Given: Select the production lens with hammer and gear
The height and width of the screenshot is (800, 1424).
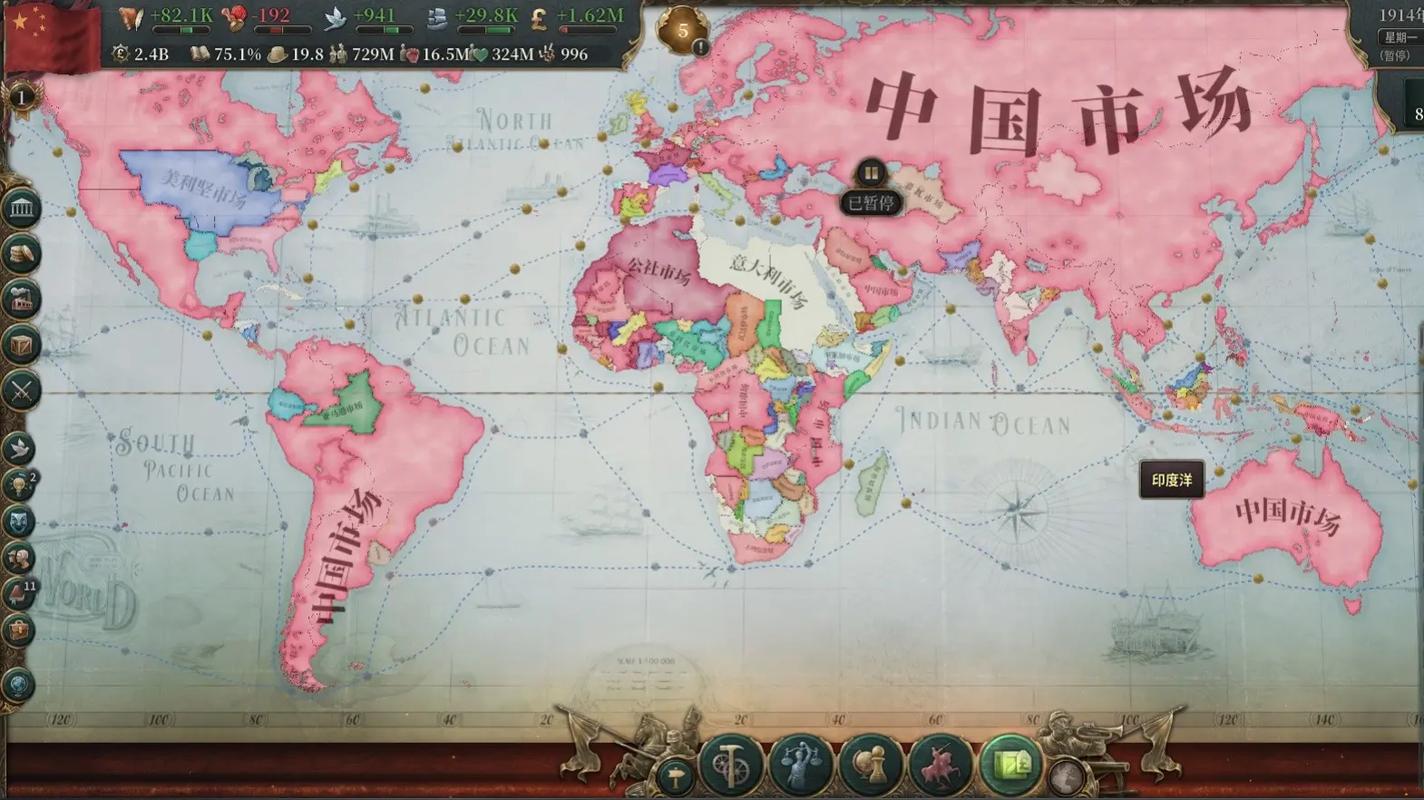Looking at the screenshot, I should tap(732, 767).
